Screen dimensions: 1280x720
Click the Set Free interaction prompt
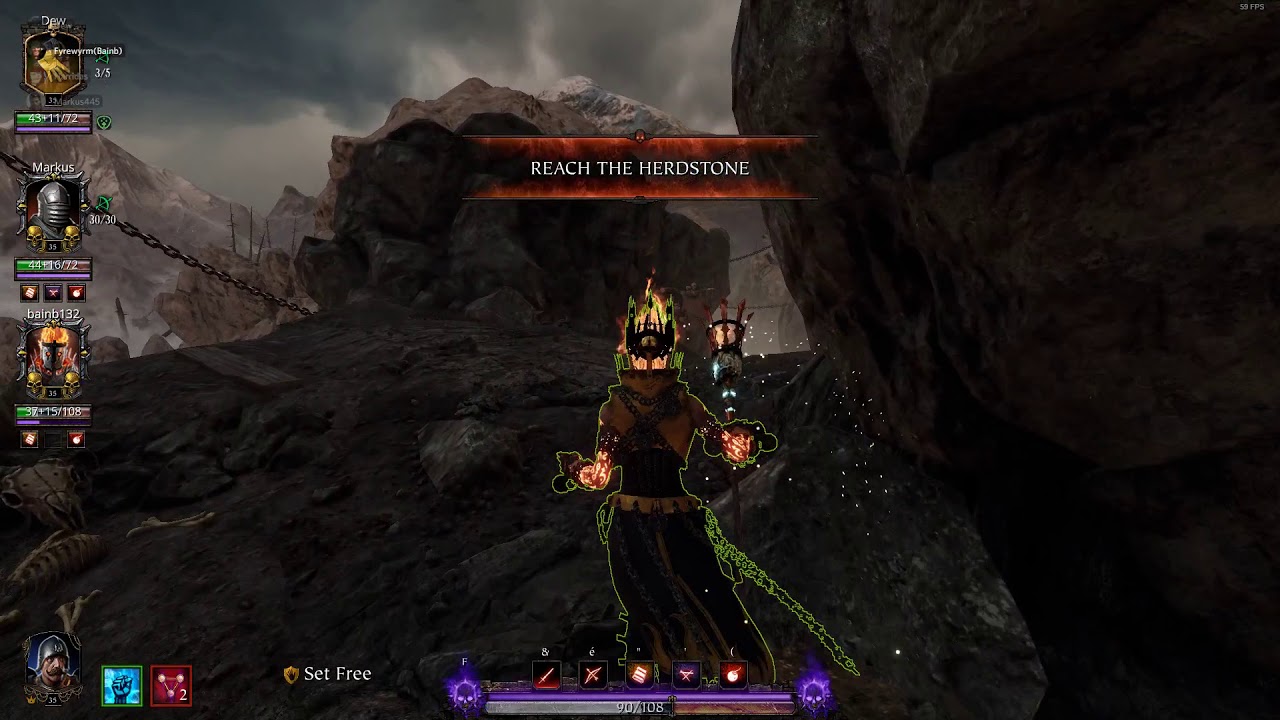(328, 674)
